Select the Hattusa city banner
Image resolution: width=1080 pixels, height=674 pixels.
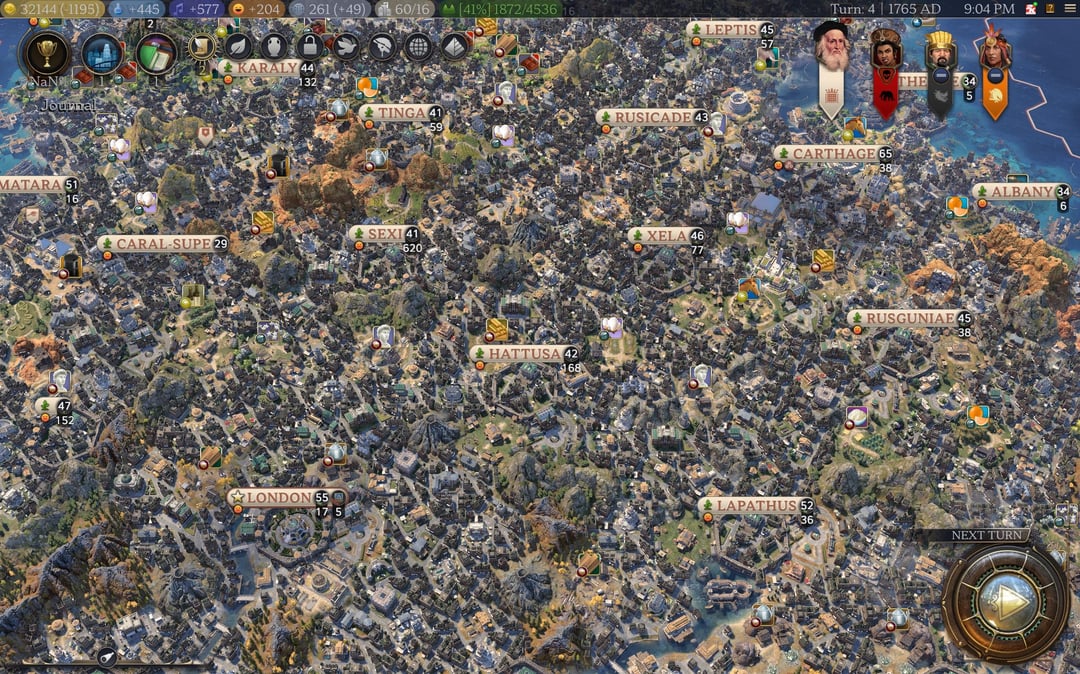pyautogui.click(x=523, y=353)
